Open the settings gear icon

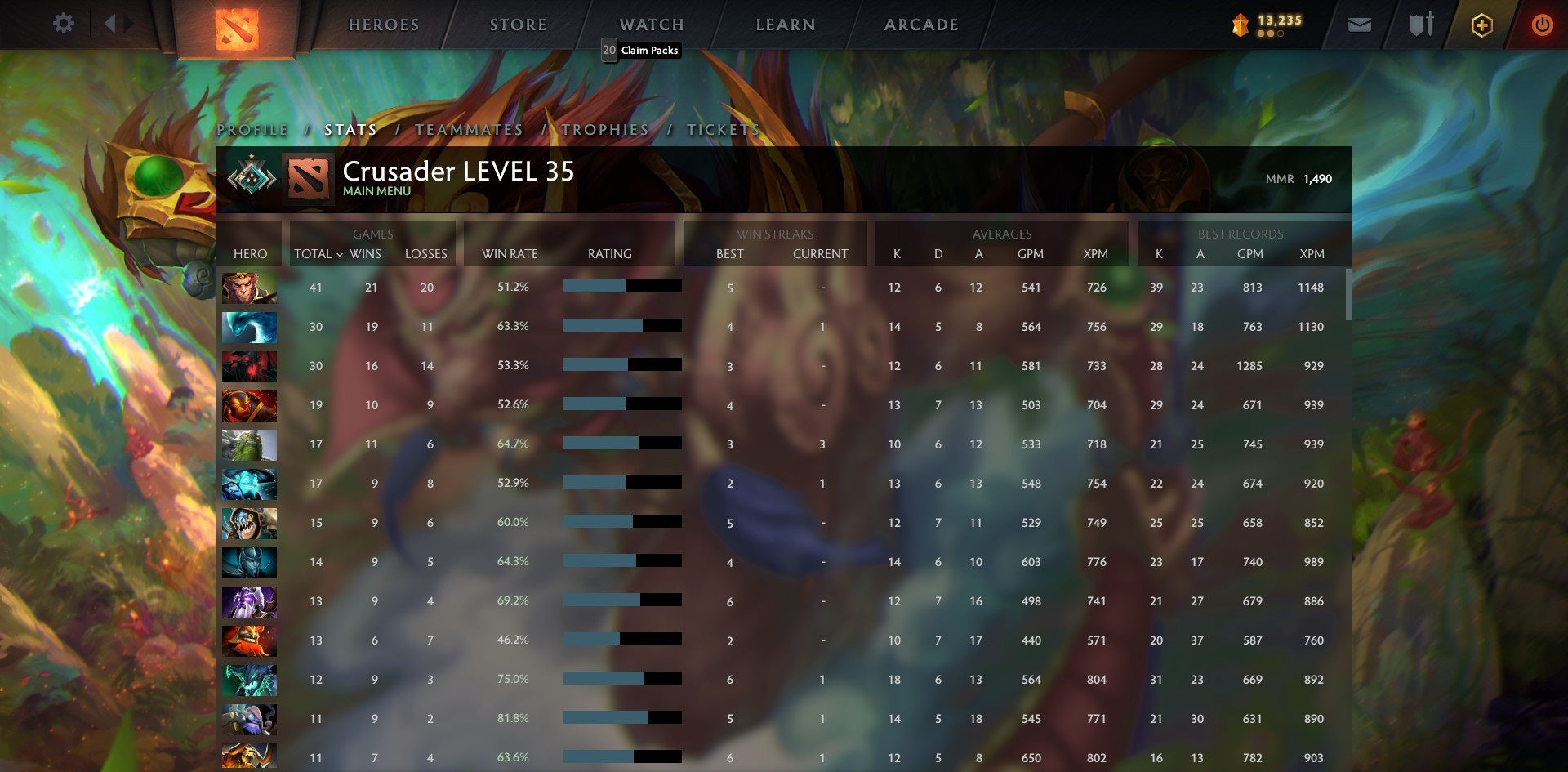[x=64, y=24]
